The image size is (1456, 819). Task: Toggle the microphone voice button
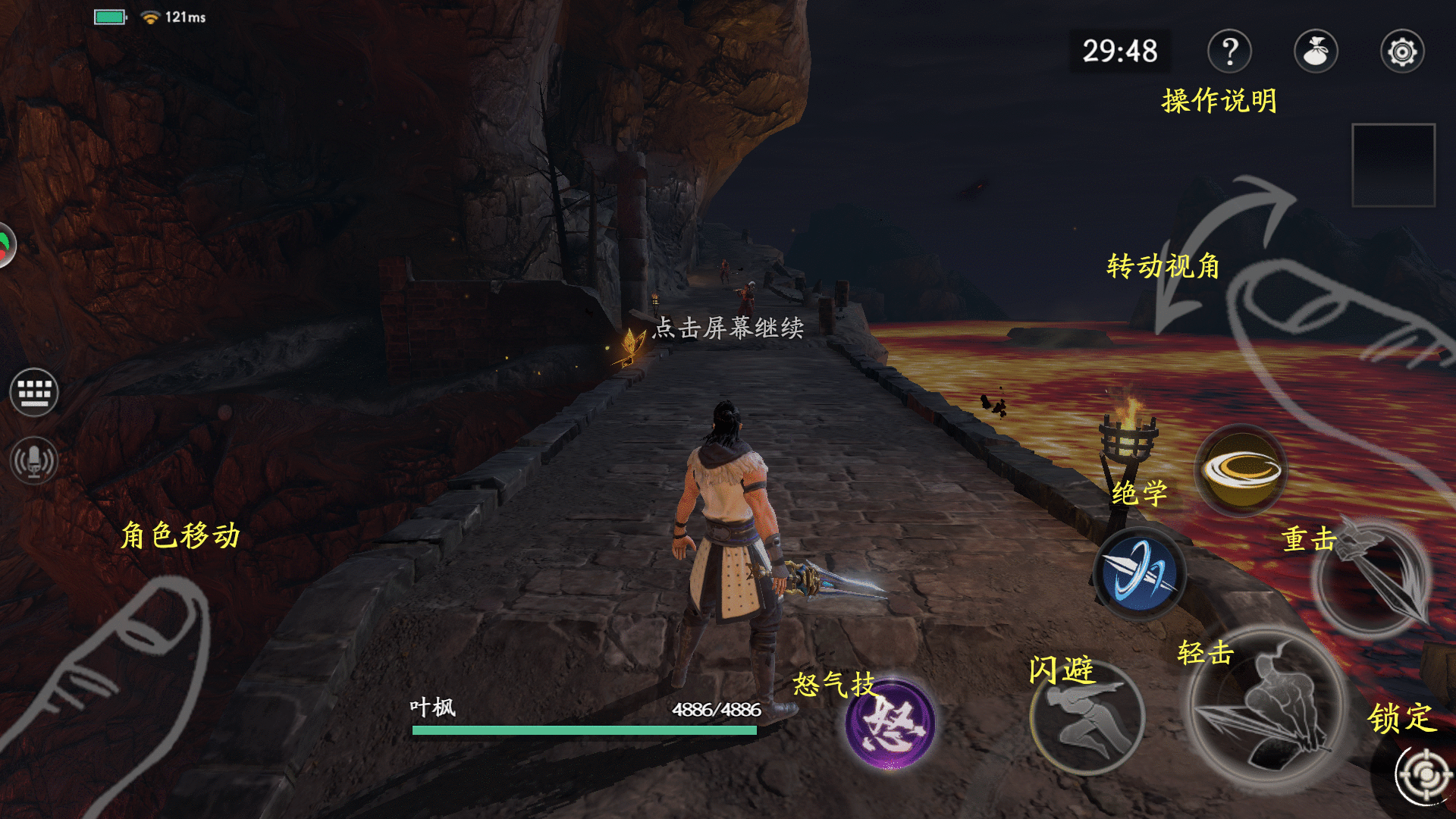[34, 460]
